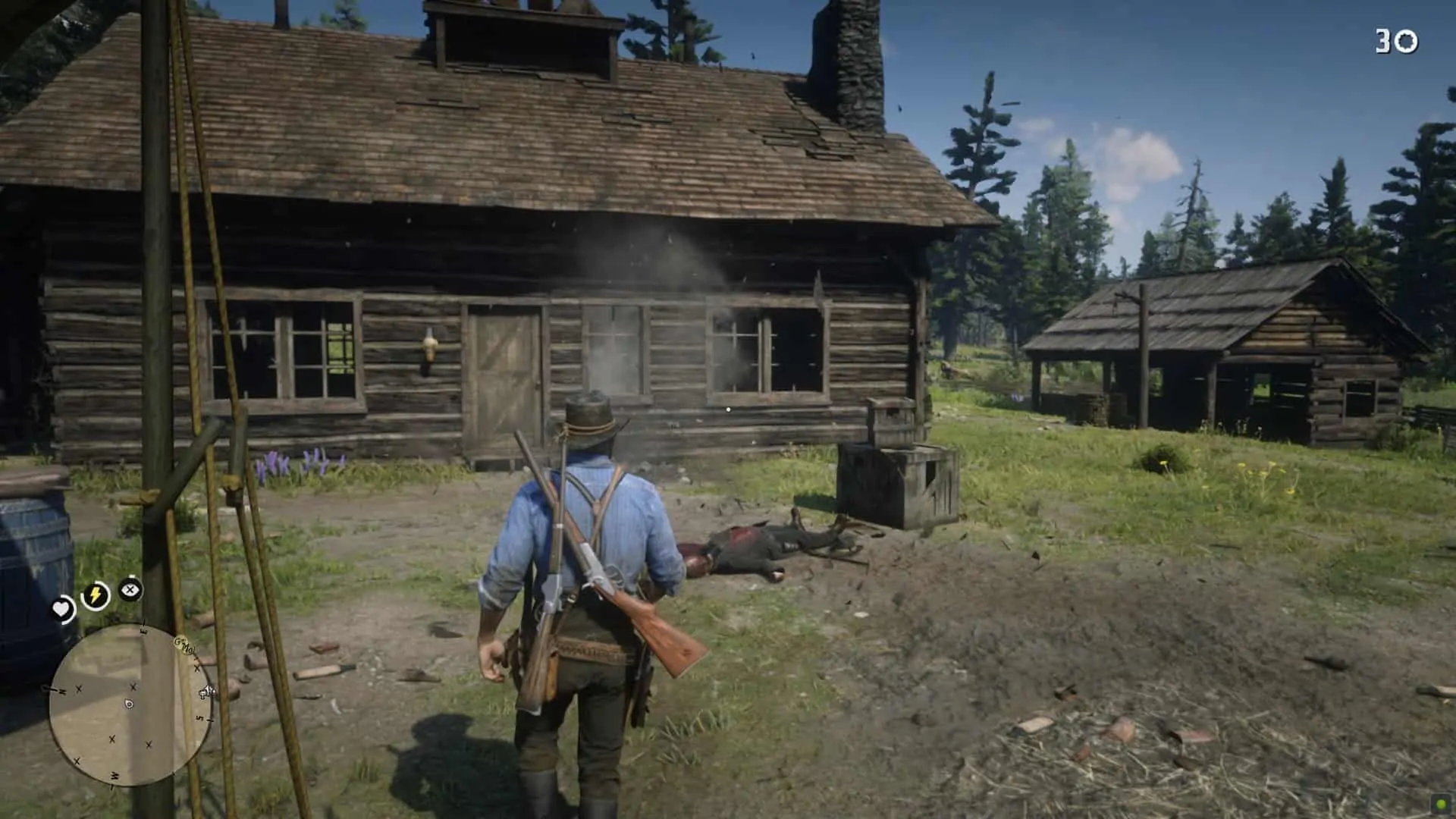Select the Dead Eye core icon
Screen dimensions: 1456x819
(131, 589)
